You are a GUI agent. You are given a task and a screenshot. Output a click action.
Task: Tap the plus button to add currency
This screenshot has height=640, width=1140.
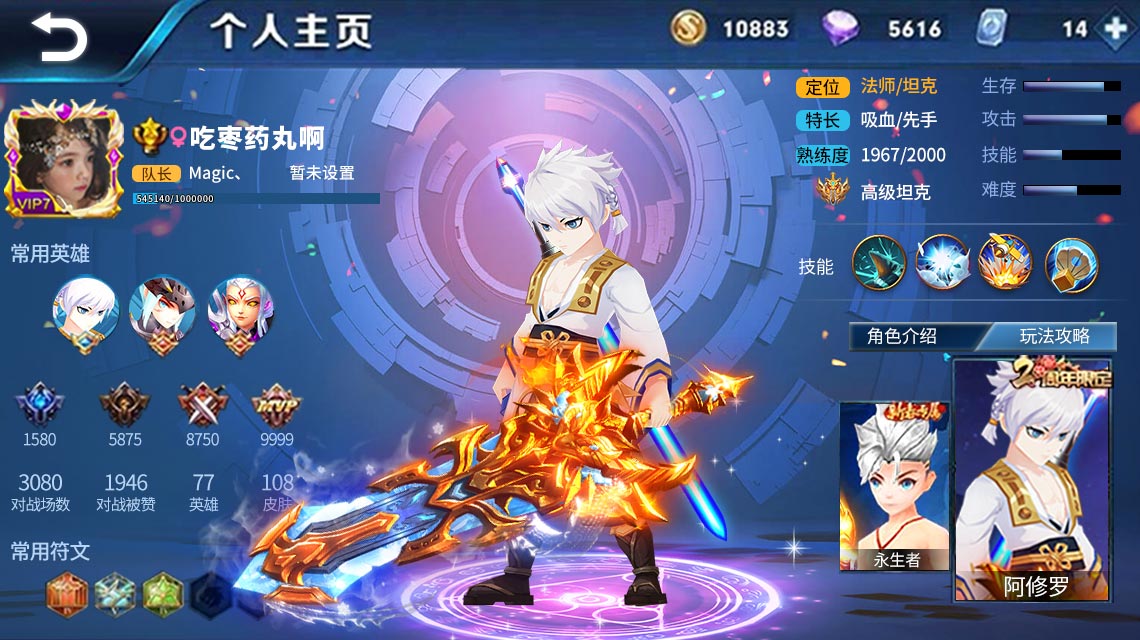pos(1114,28)
